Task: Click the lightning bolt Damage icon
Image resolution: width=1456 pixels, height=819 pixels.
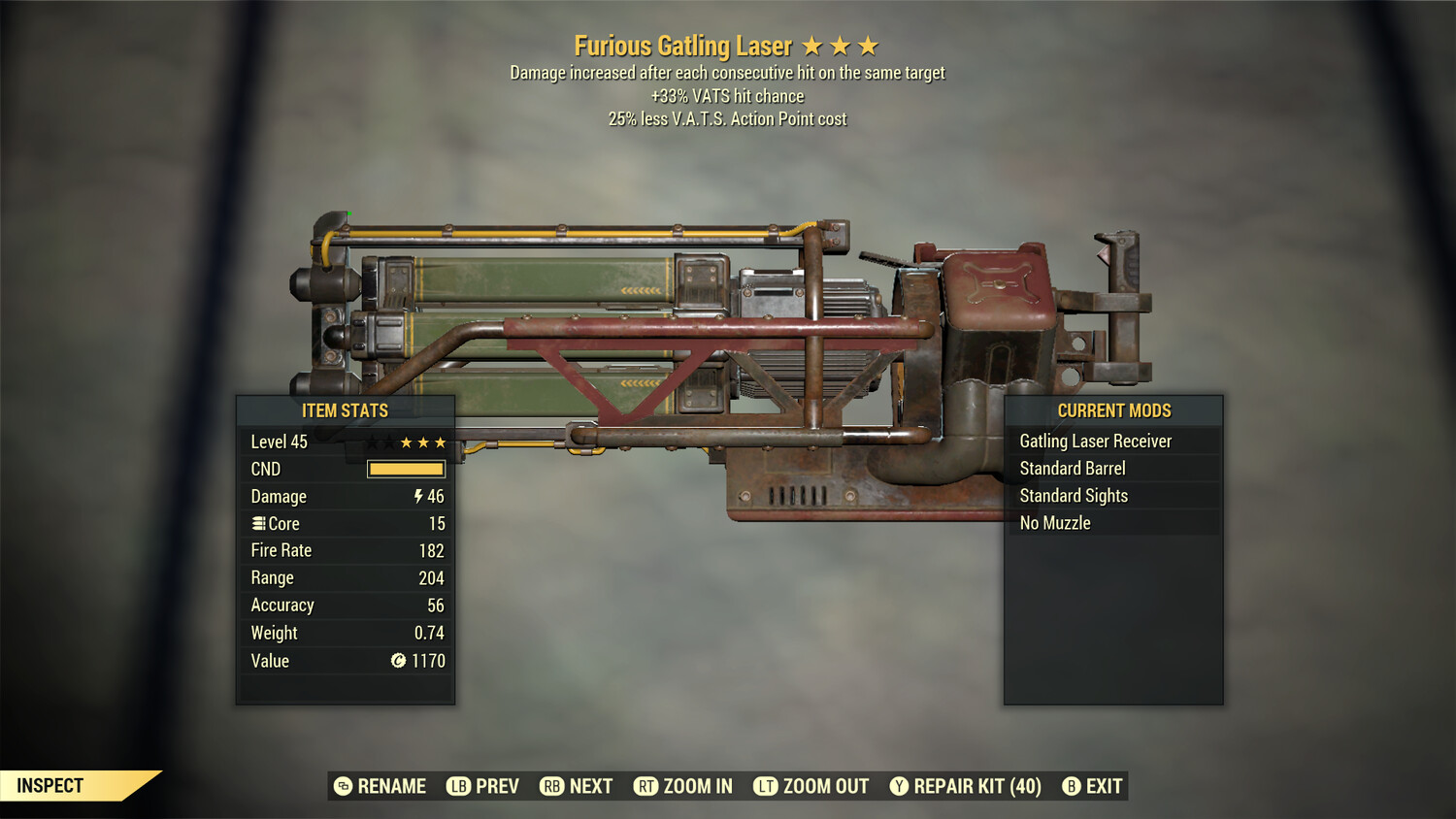Action: coord(417,496)
